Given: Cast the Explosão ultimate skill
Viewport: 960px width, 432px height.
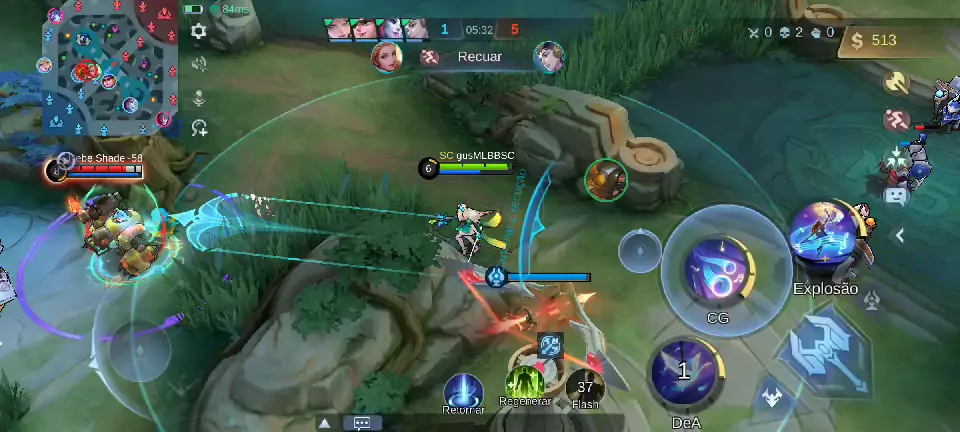Looking at the screenshot, I should [x=825, y=241].
